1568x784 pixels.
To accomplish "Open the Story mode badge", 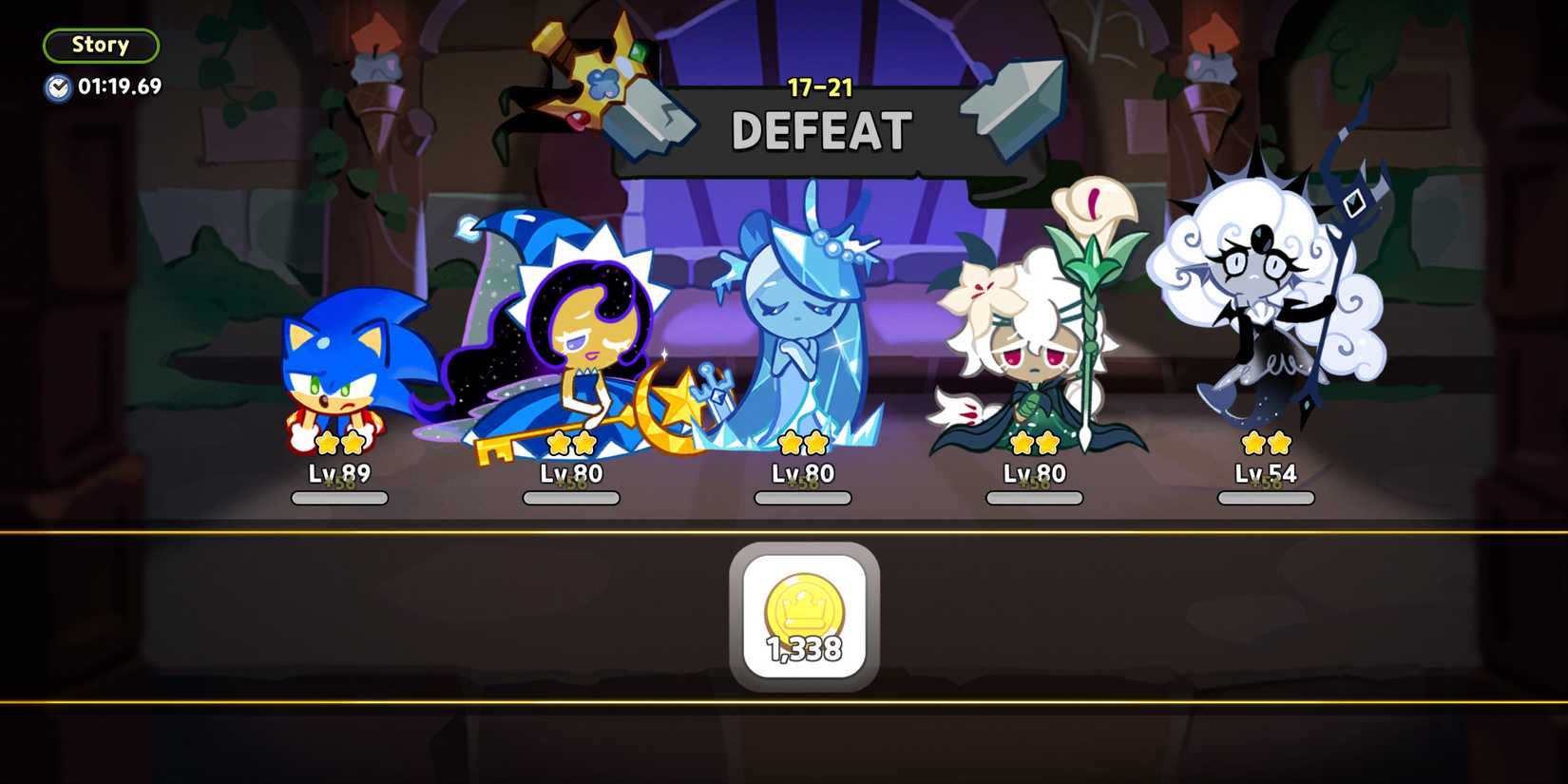I will [x=102, y=45].
